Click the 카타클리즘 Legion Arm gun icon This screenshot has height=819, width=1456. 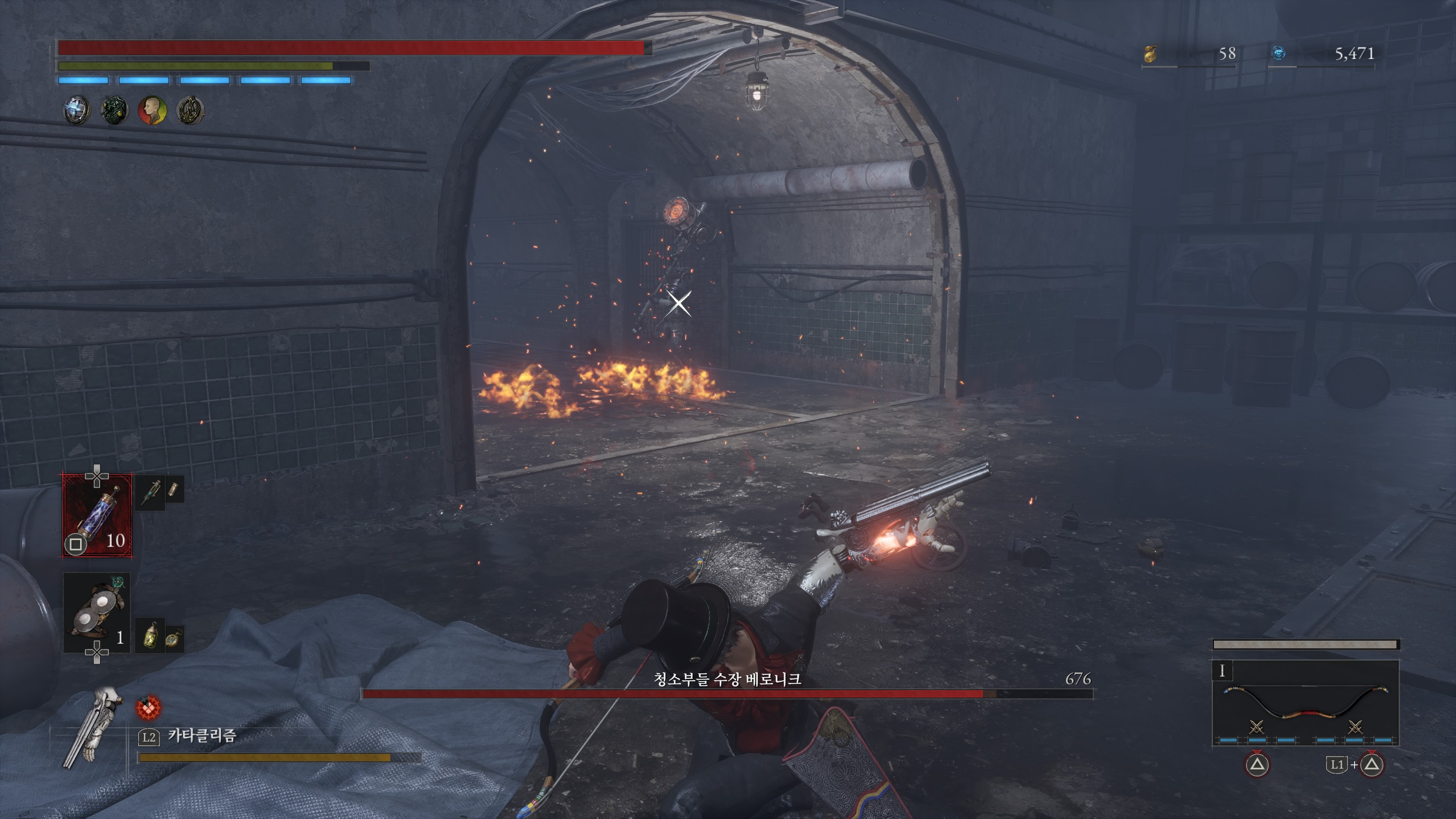pyautogui.click(x=93, y=728)
